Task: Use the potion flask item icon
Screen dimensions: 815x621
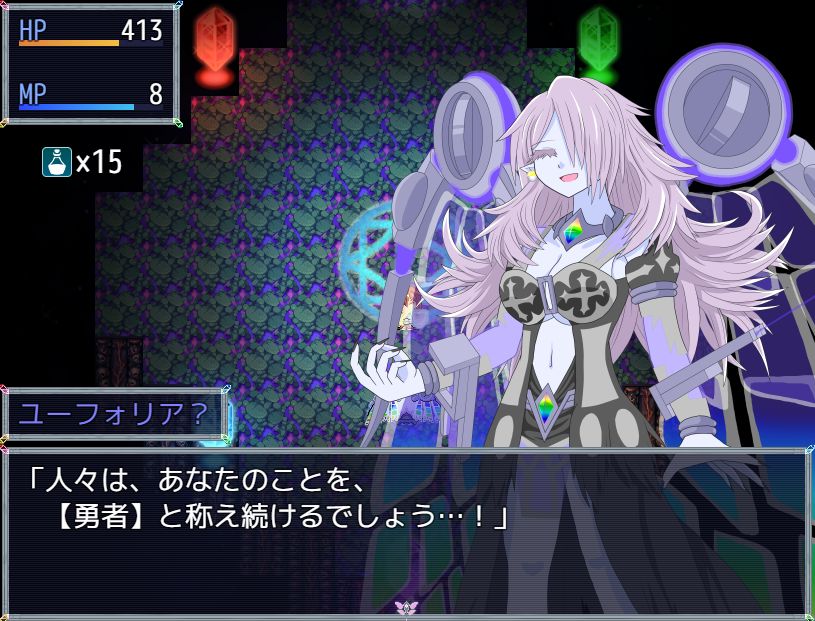Action: [x=56, y=161]
